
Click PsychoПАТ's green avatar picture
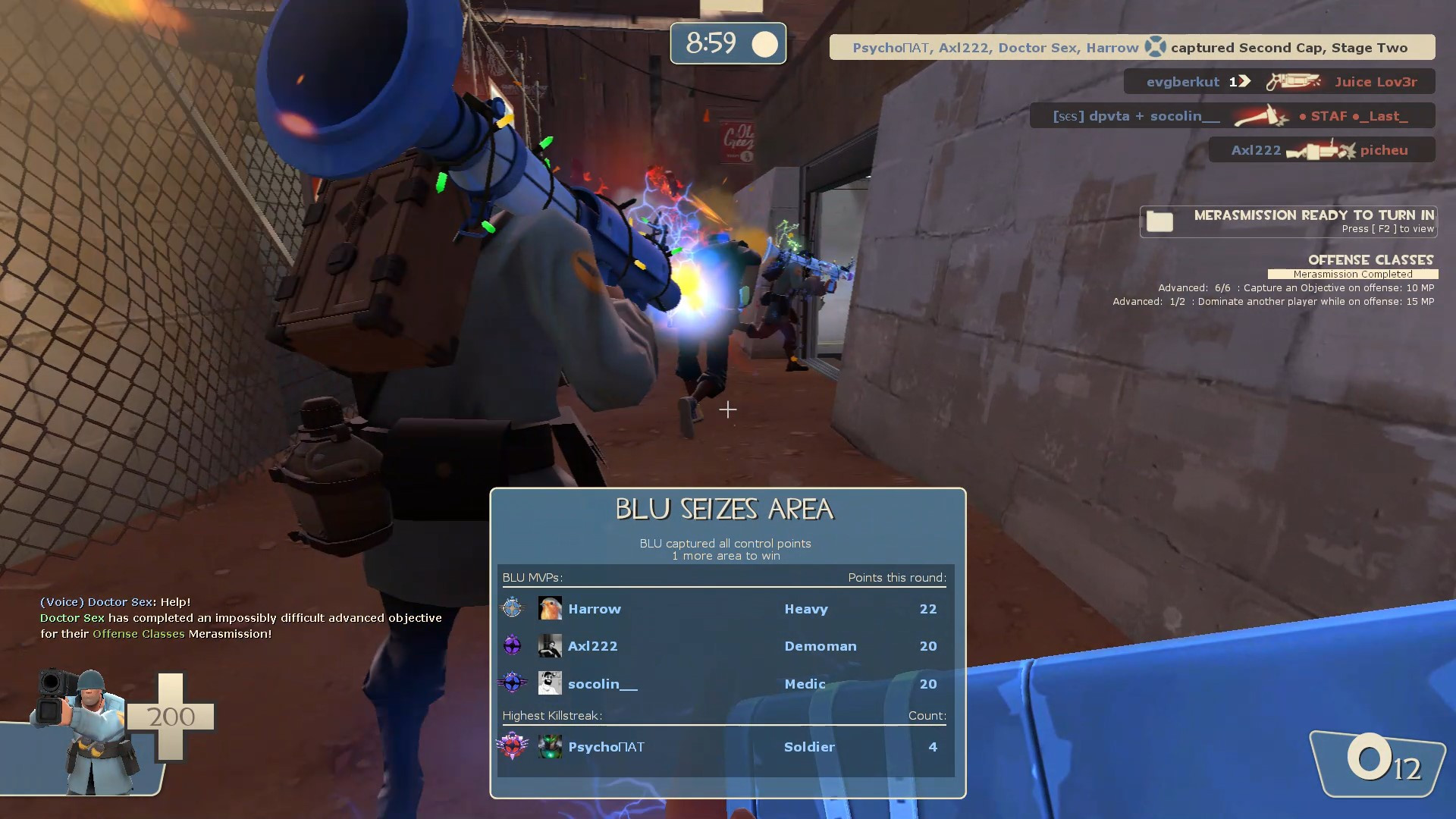click(551, 746)
